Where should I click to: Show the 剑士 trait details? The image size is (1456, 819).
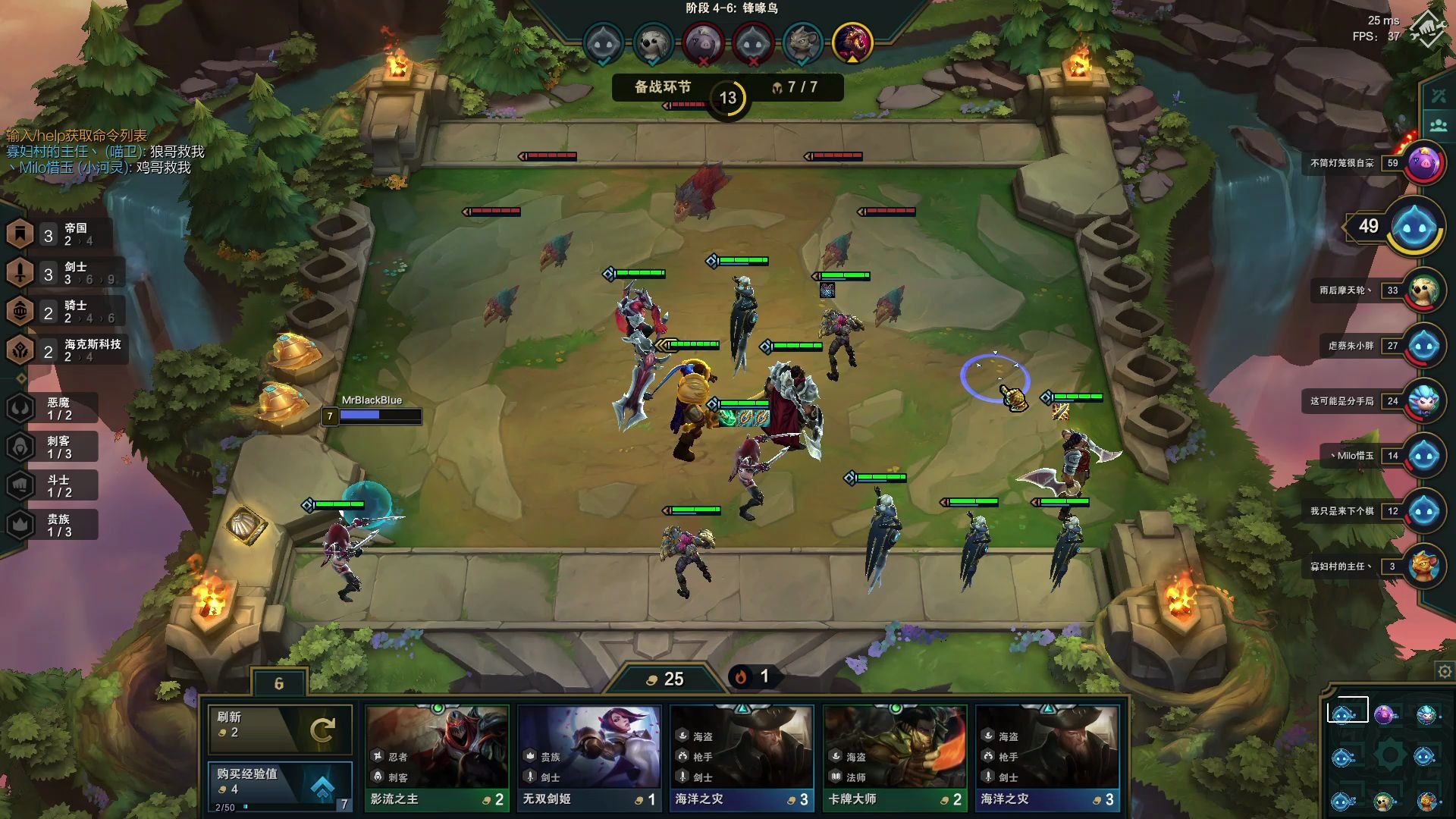pos(59,273)
